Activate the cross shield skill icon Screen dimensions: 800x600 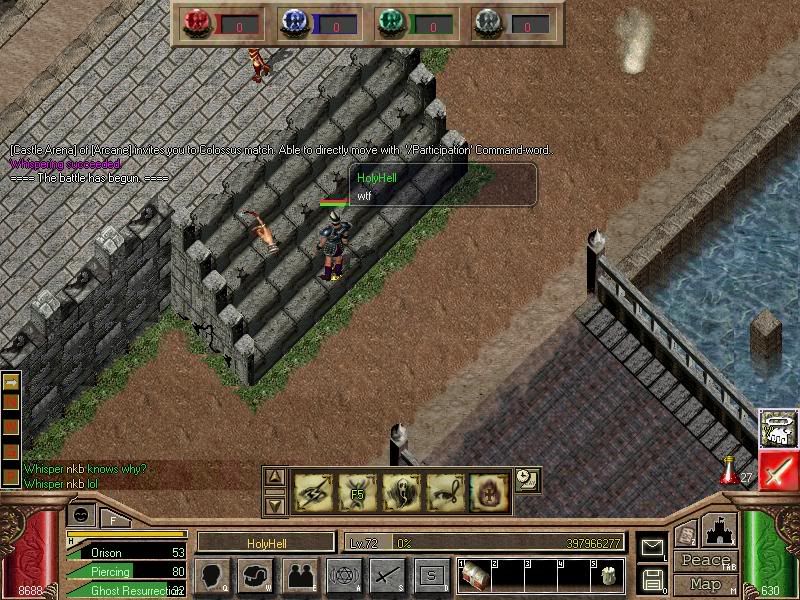click(x=488, y=489)
